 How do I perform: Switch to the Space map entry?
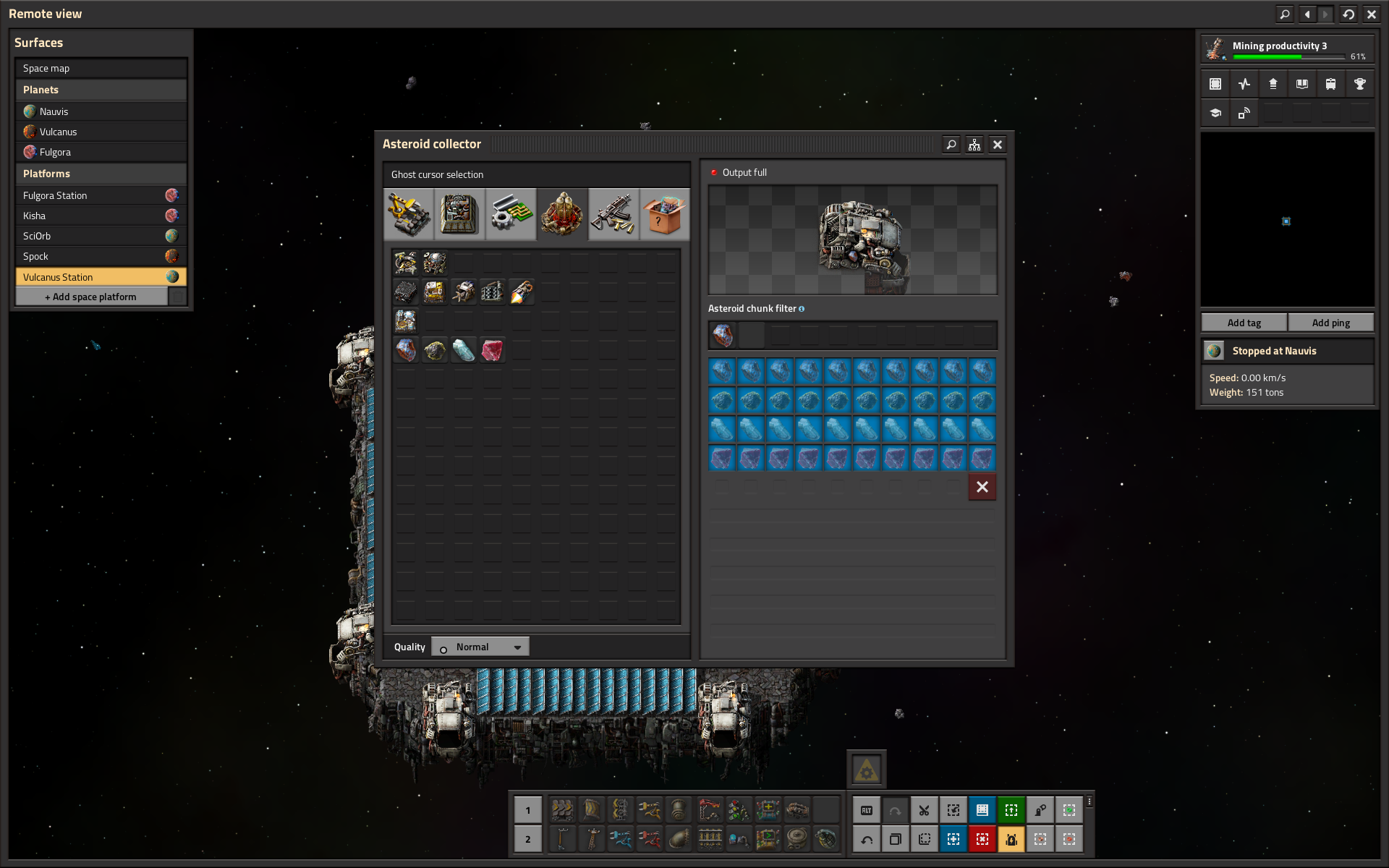101,67
